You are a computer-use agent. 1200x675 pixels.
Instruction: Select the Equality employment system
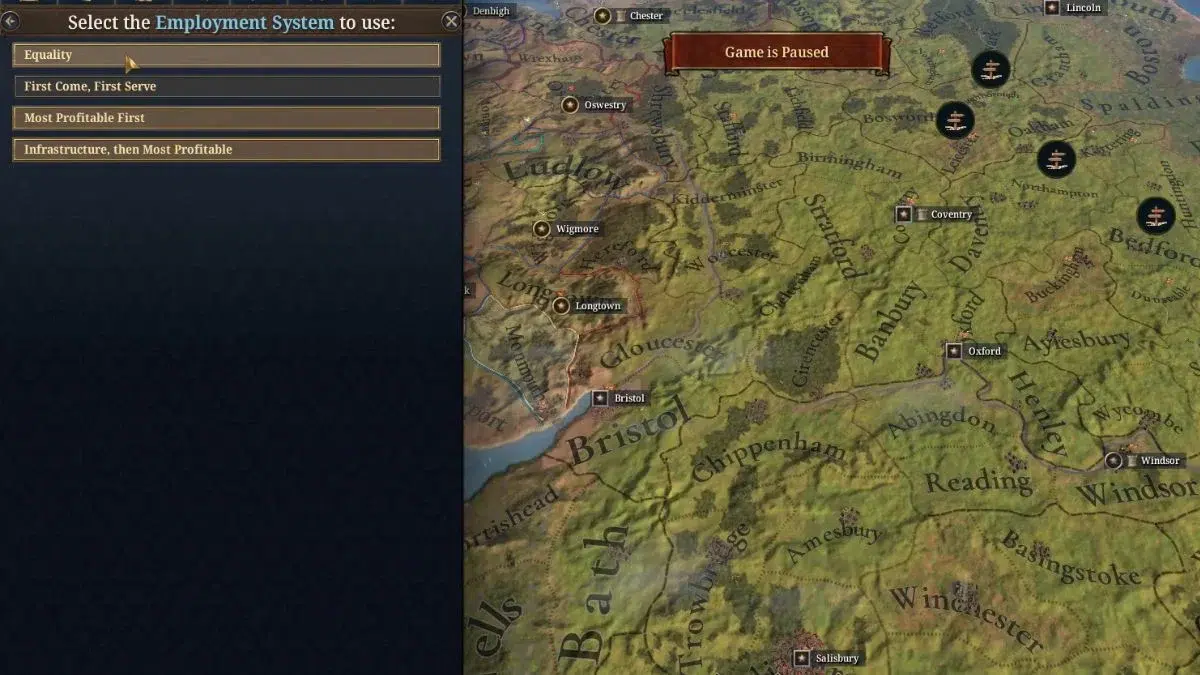point(226,55)
